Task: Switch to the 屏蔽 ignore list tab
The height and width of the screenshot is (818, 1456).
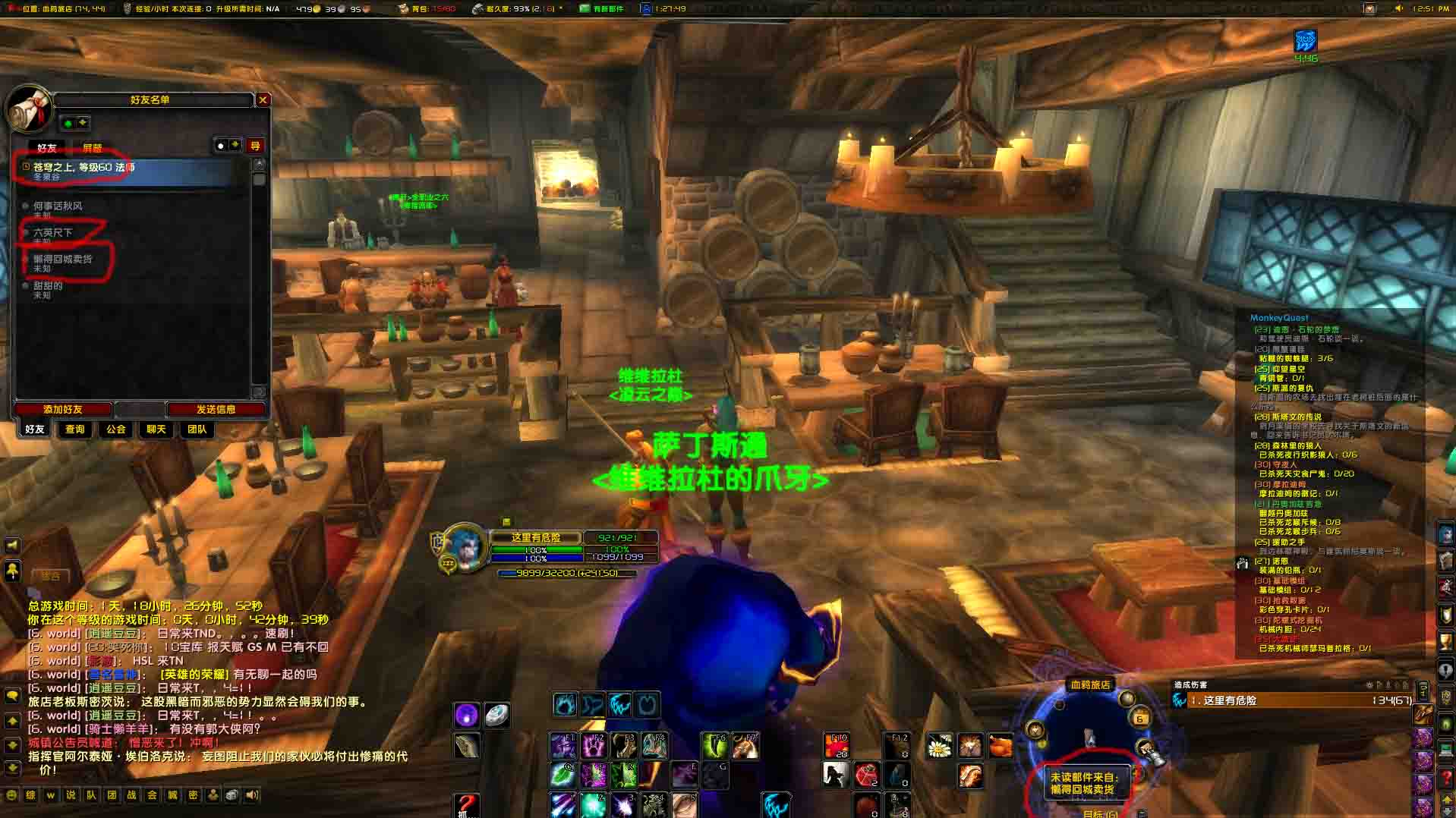Action: [92, 148]
